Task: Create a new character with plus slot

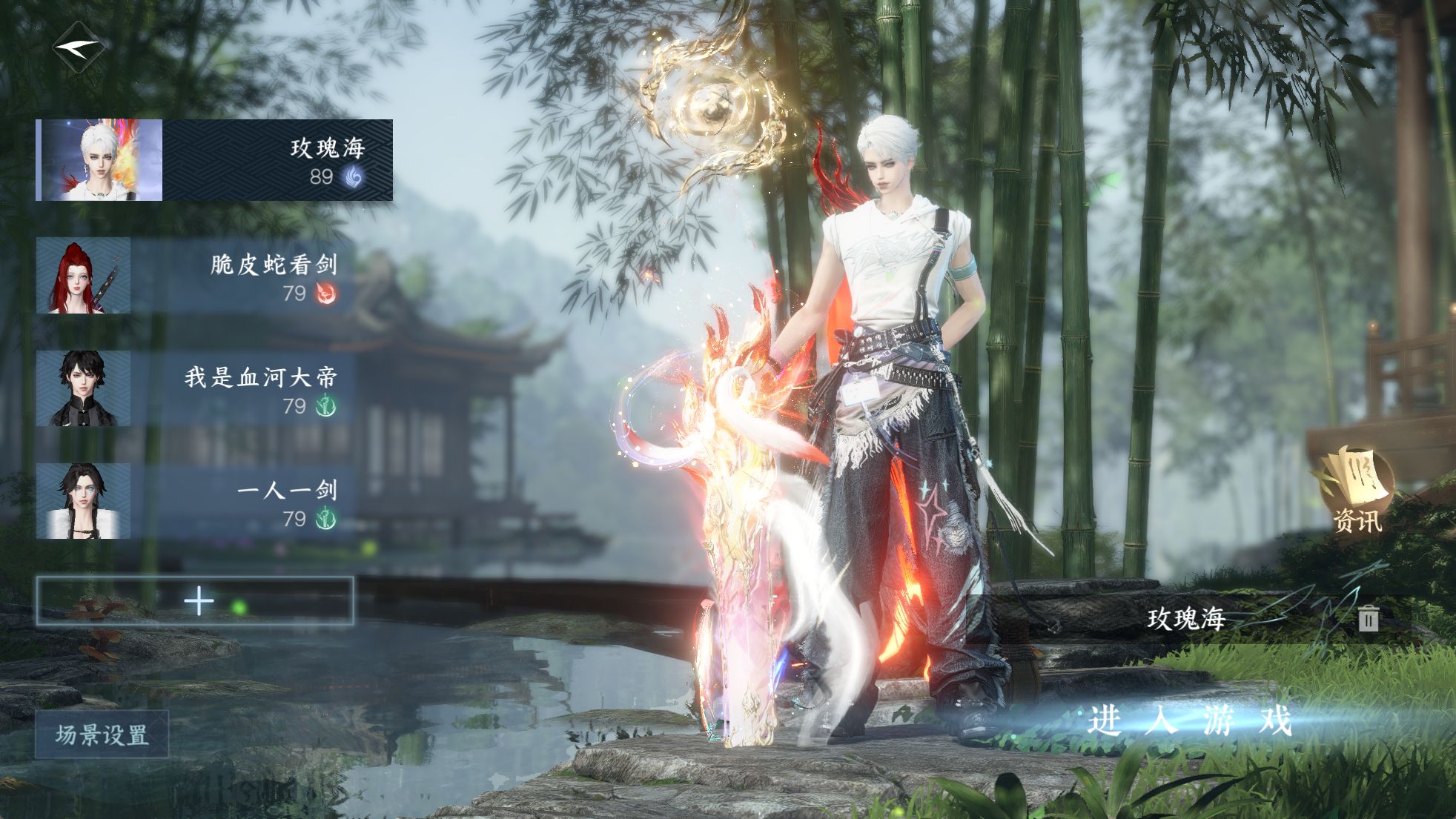Action: coord(195,601)
